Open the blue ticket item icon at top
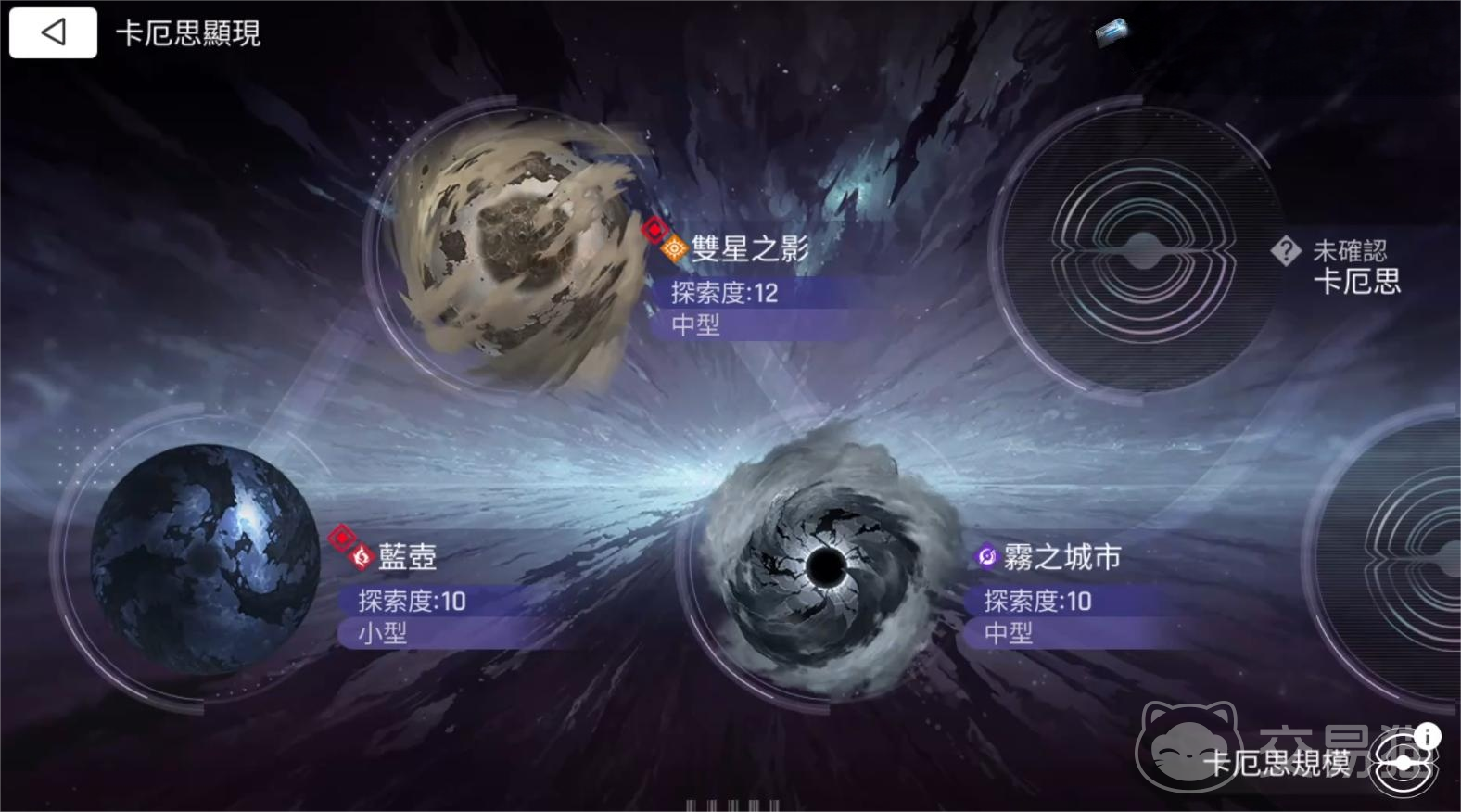1461x812 pixels. [x=1112, y=32]
